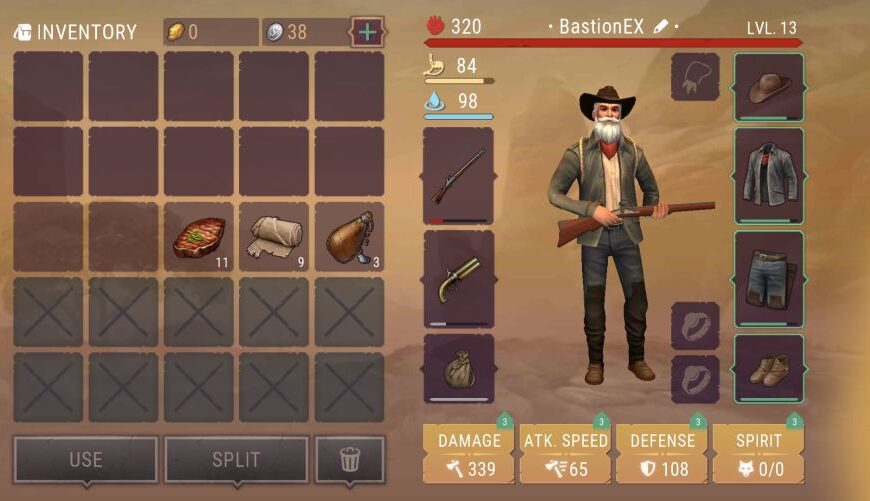Viewport: 870px width, 501px height.
Task: Select the equipped rifle weapon slot
Action: 458,175
